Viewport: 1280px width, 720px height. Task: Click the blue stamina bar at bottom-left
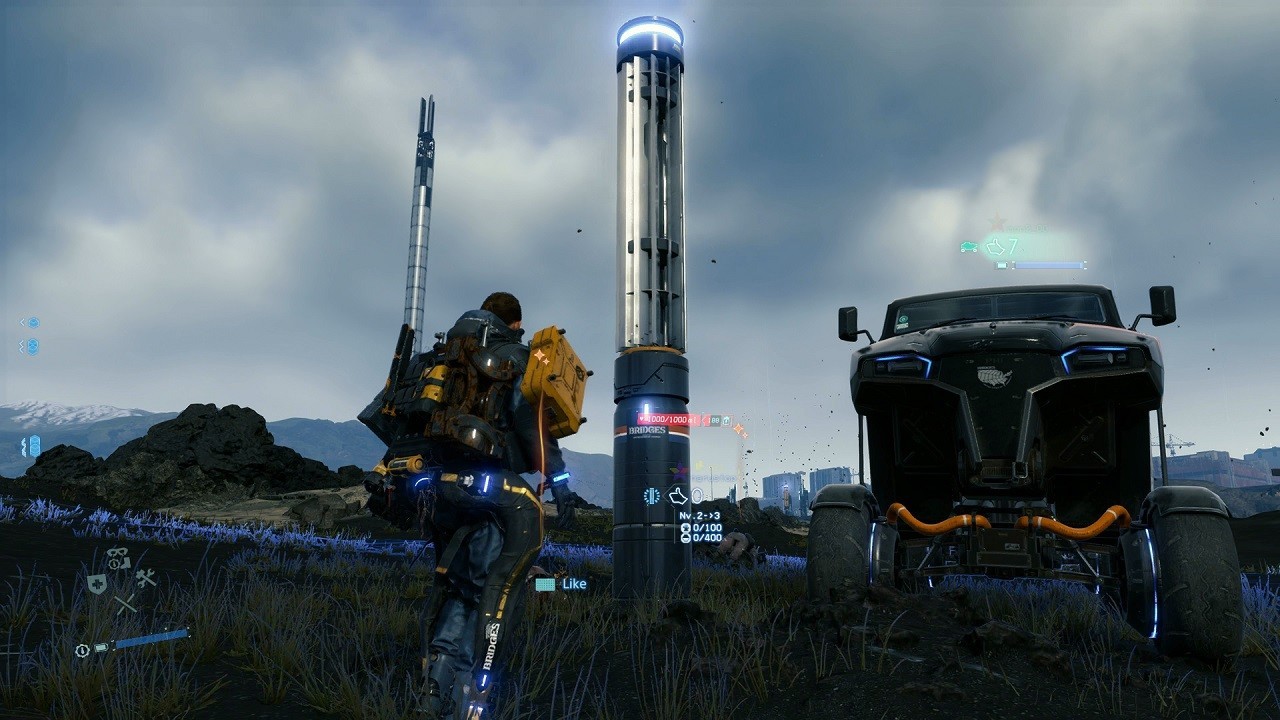[x=150, y=639]
